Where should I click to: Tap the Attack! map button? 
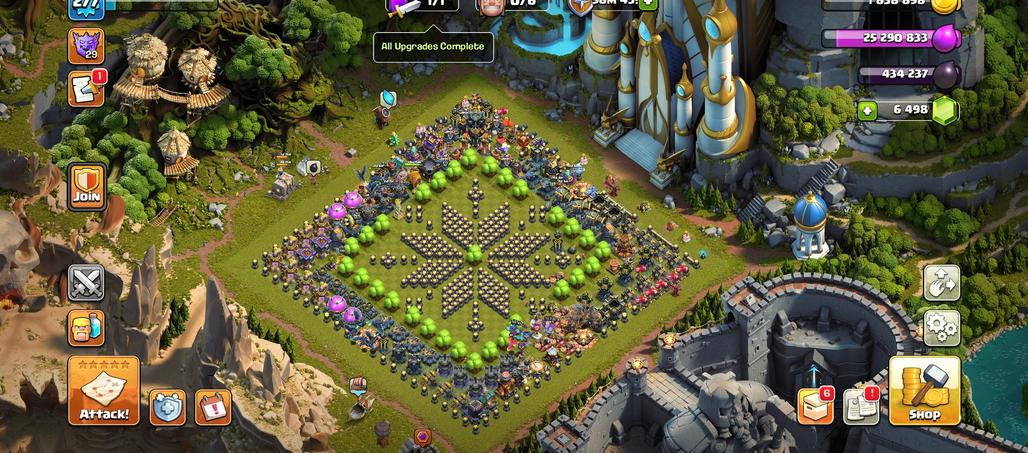tap(103, 391)
